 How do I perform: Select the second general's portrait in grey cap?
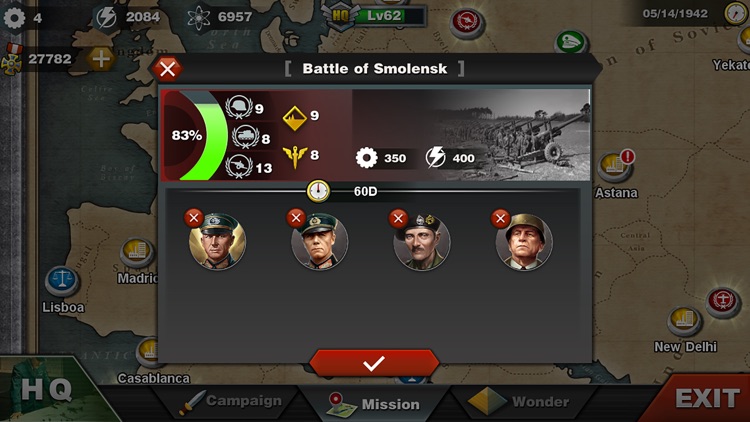(x=320, y=243)
